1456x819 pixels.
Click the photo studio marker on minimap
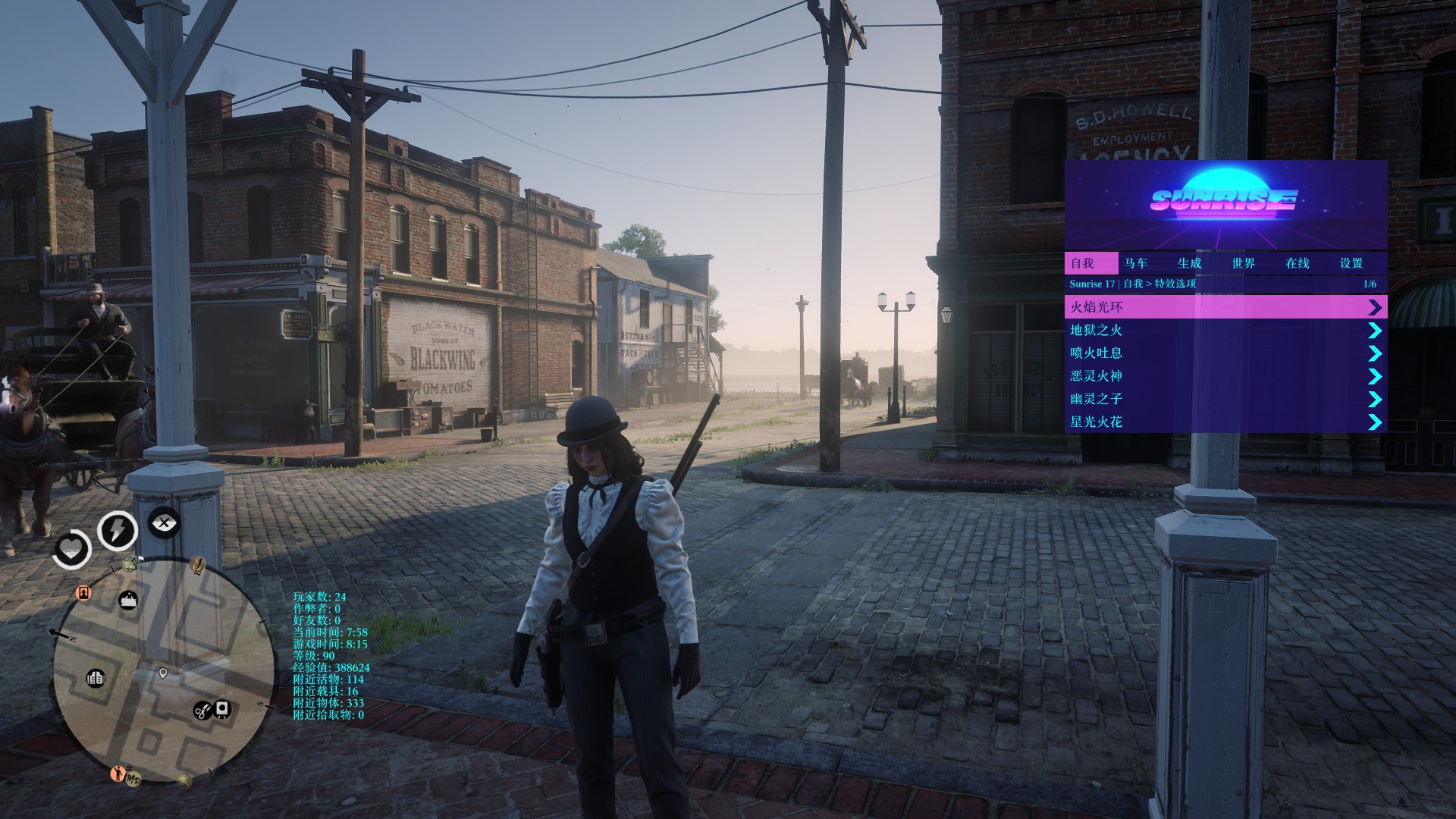(221, 709)
